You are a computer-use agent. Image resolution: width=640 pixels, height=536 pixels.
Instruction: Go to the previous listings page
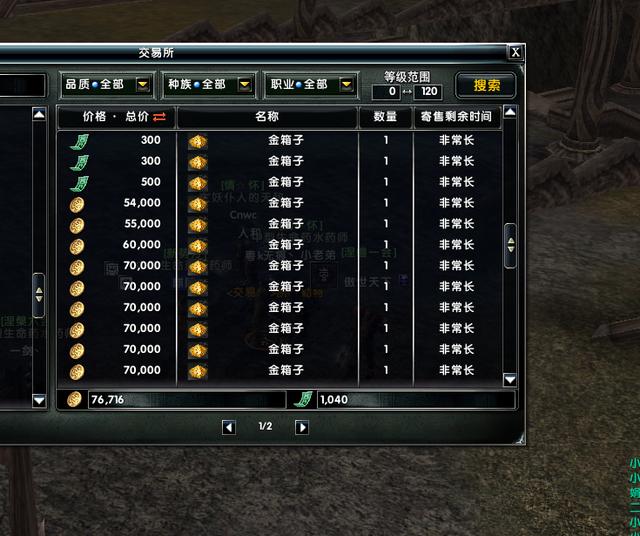[229, 427]
